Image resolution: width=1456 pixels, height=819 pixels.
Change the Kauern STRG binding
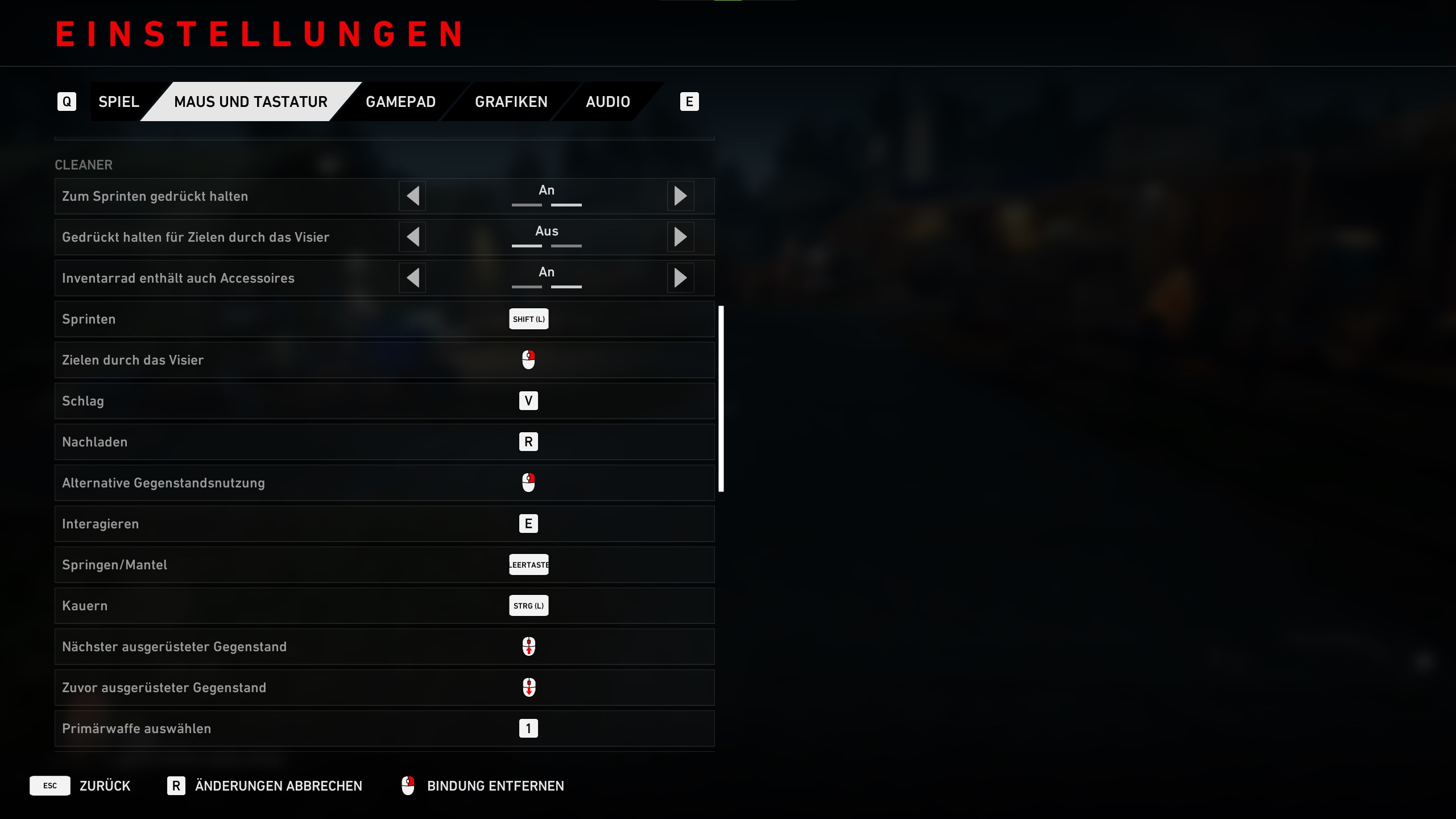[x=528, y=606]
